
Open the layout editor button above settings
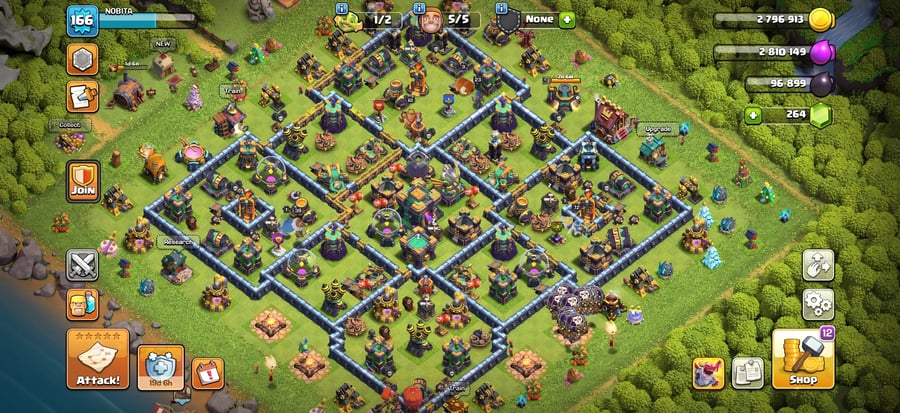pos(817,265)
